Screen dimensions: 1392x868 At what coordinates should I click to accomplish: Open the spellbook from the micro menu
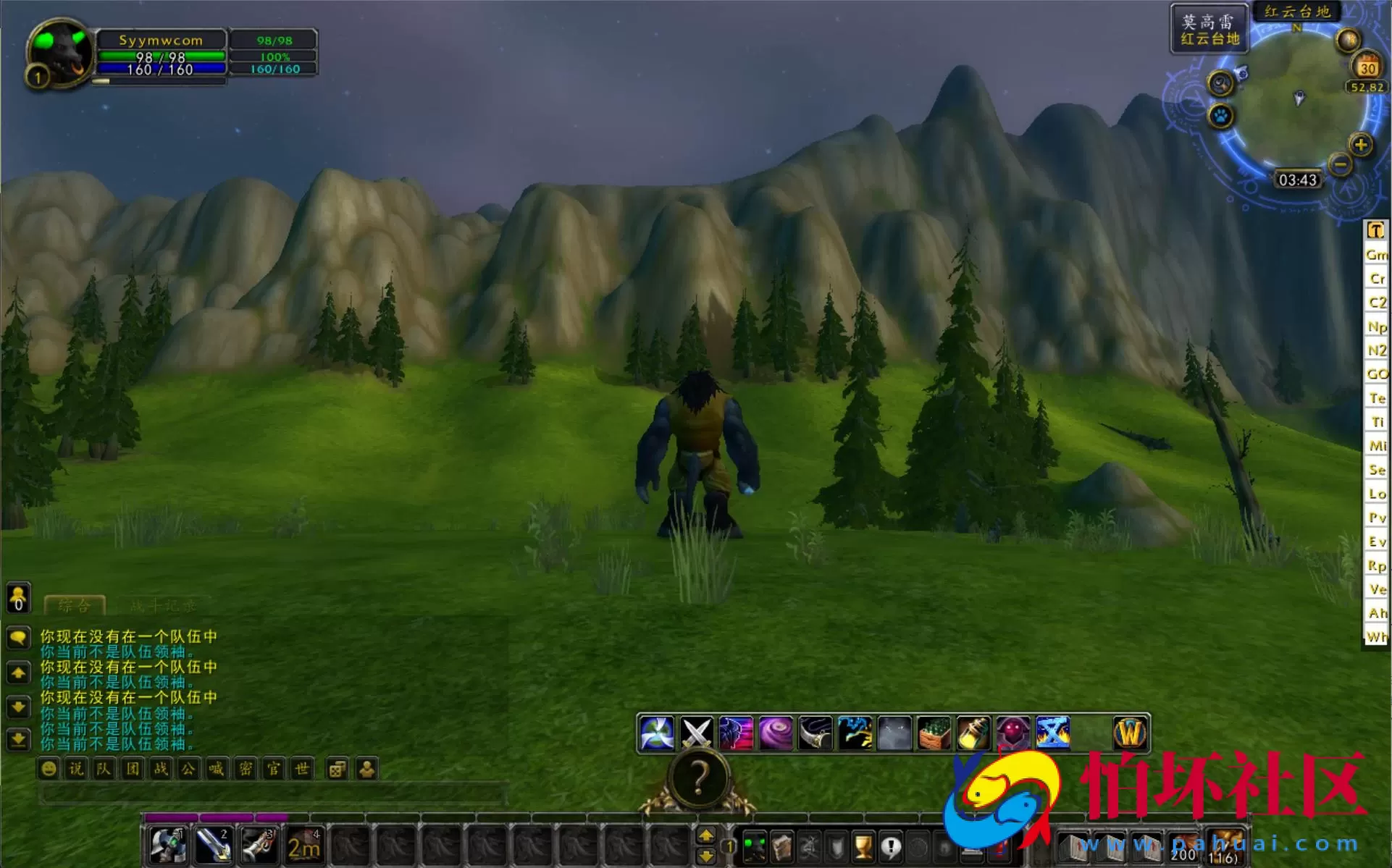coord(781,848)
